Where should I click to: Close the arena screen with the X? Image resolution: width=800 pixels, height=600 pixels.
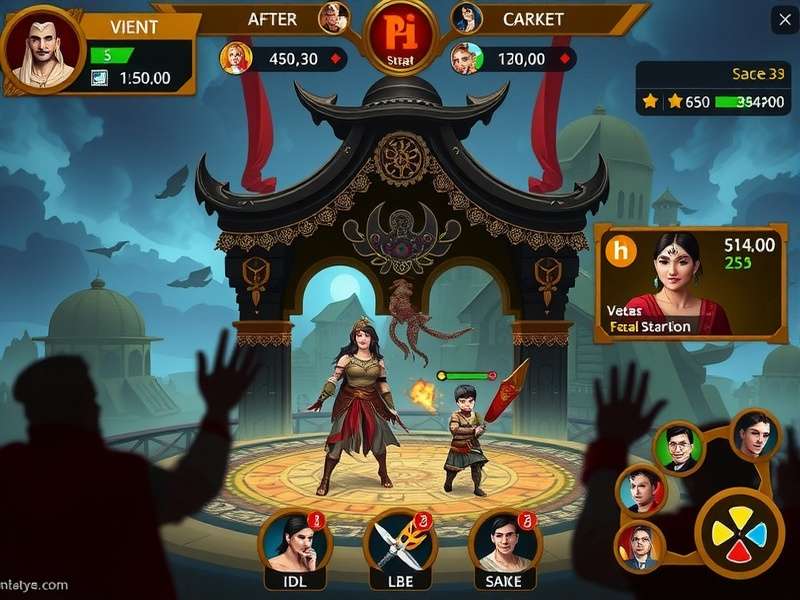(x=781, y=18)
